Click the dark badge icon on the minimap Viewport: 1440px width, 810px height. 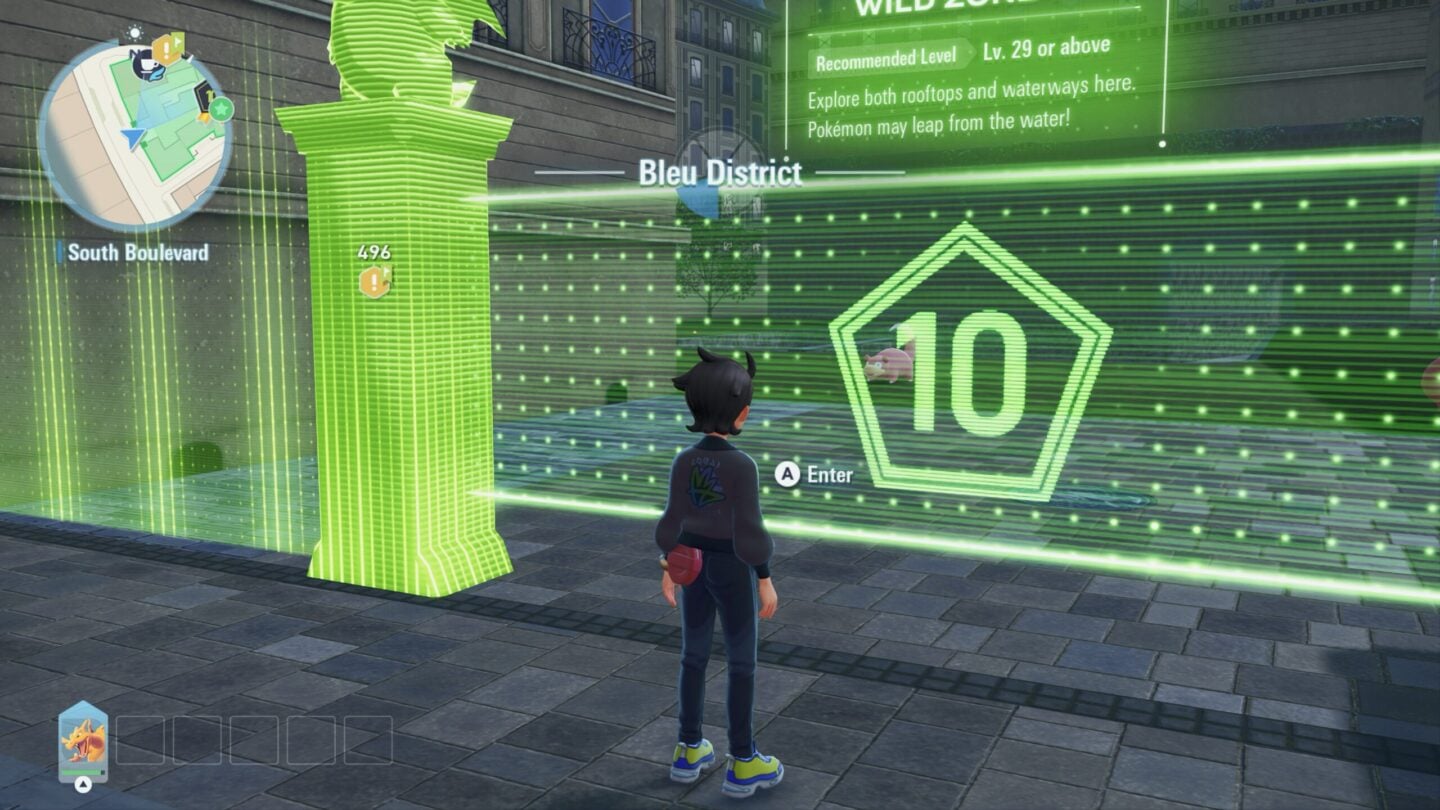click(x=204, y=96)
